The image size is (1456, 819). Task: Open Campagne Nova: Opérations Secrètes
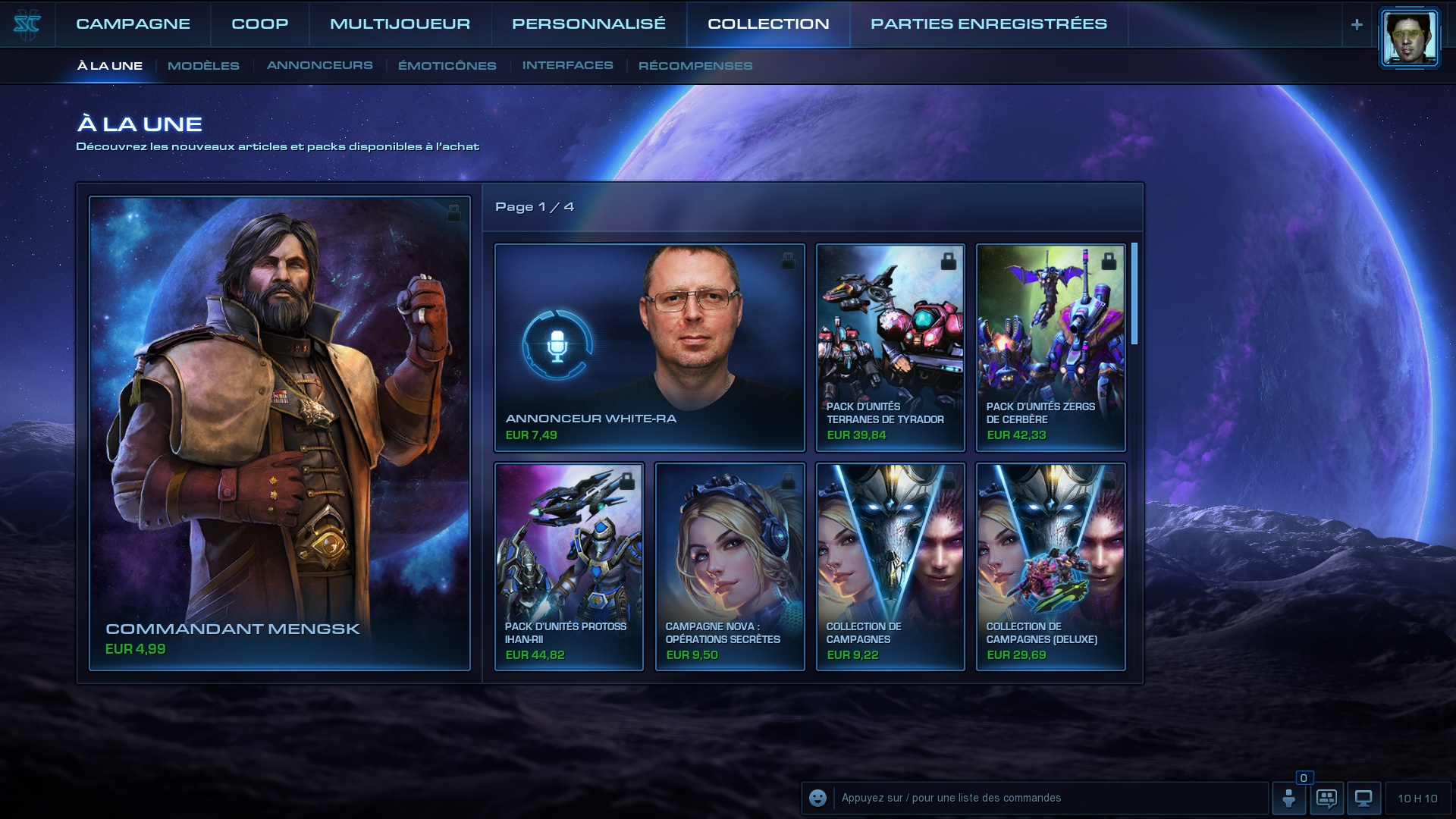click(x=730, y=566)
